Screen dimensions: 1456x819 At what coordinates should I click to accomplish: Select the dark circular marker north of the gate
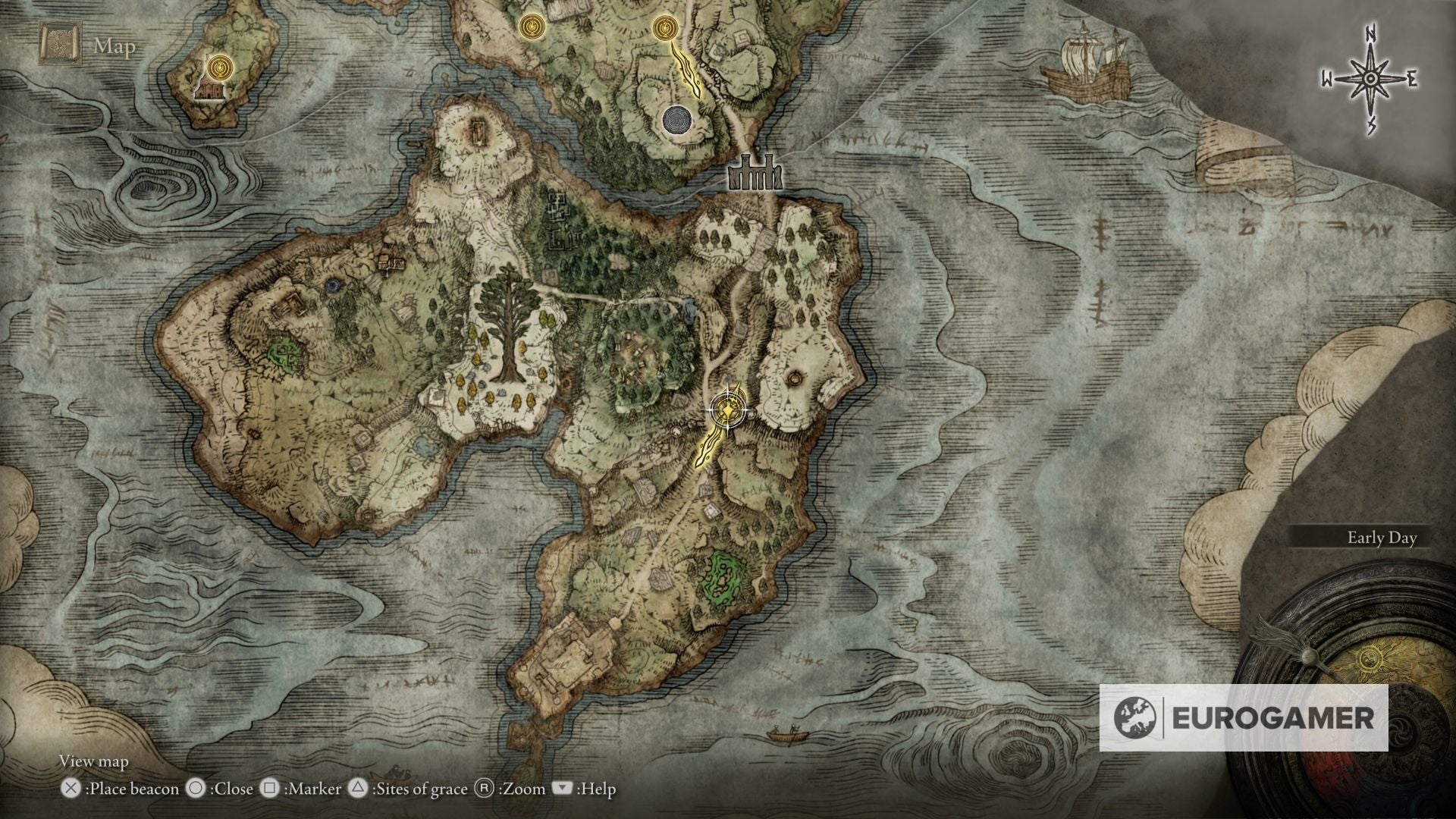click(x=677, y=120)
